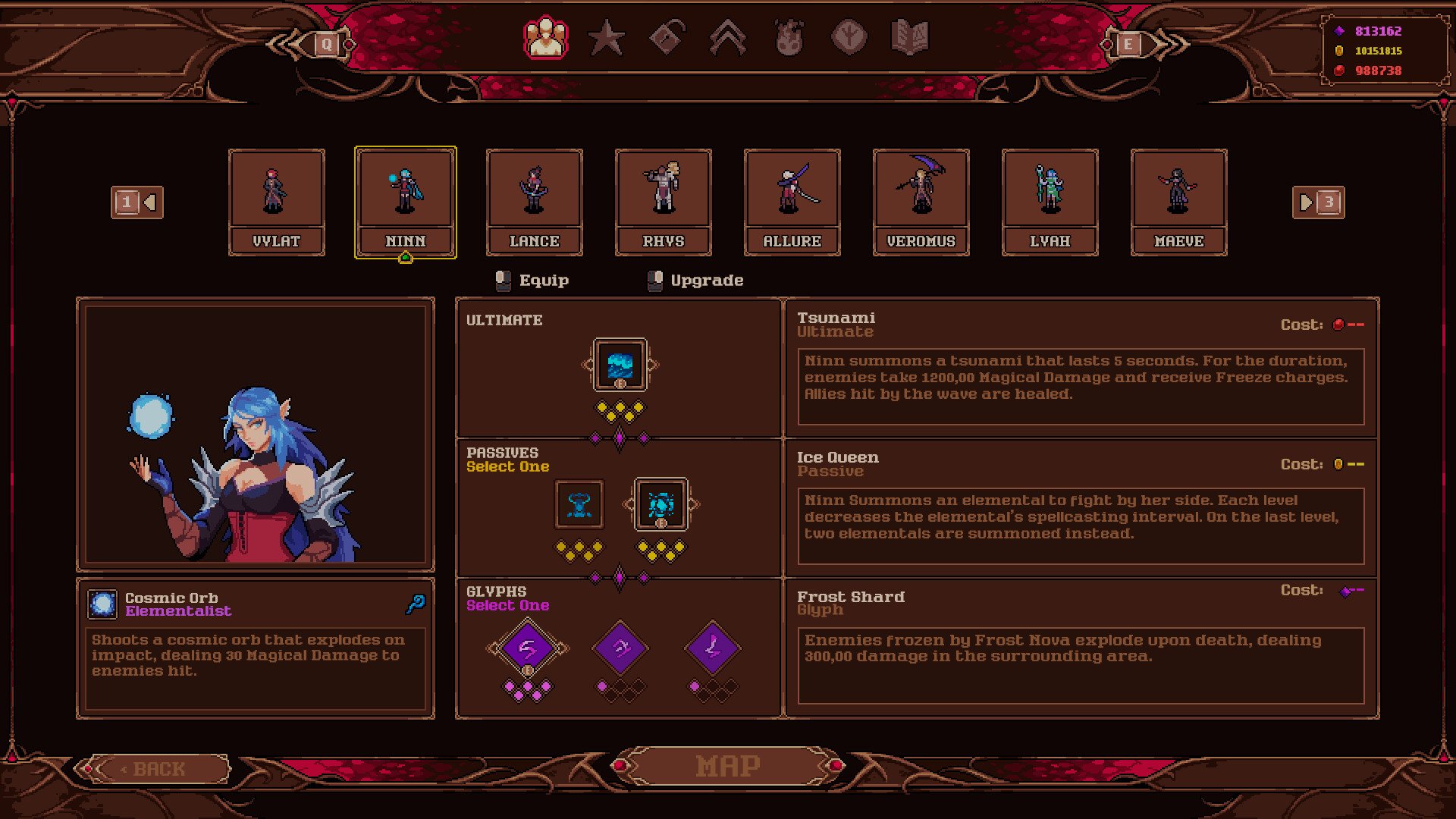Pick Maeve from the roster

1179,202
